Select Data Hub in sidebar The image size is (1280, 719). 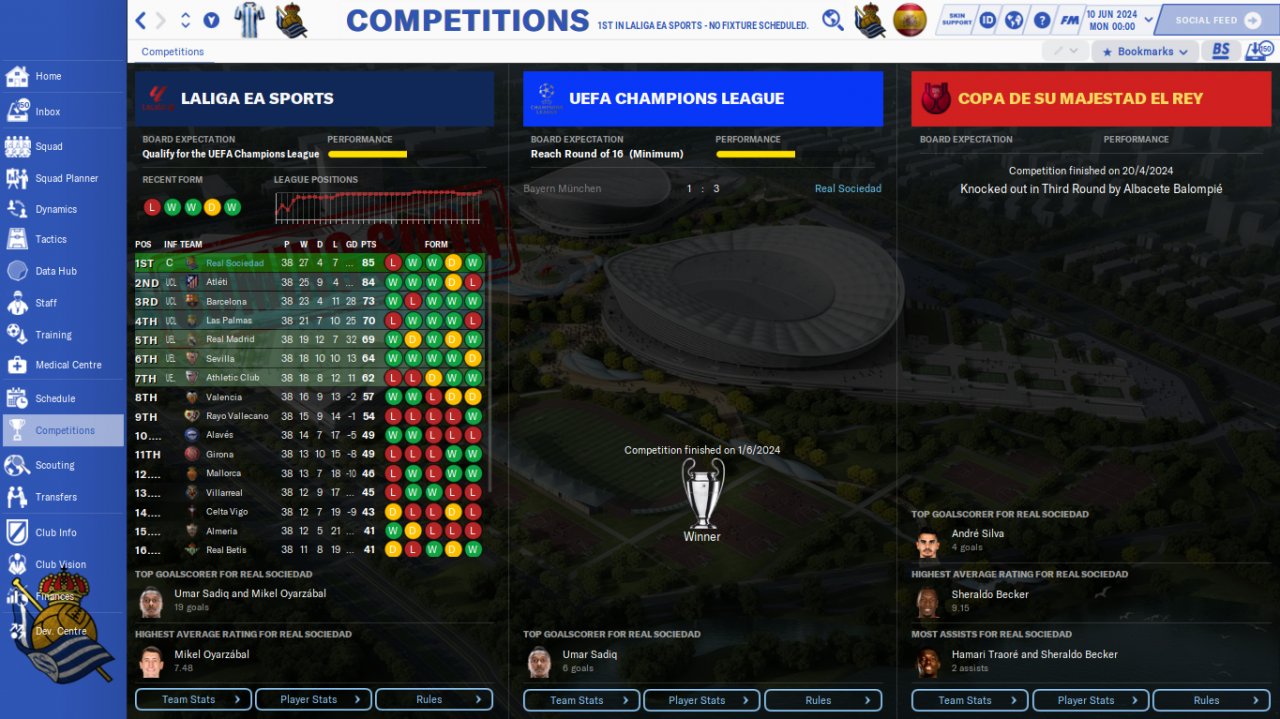55,271
